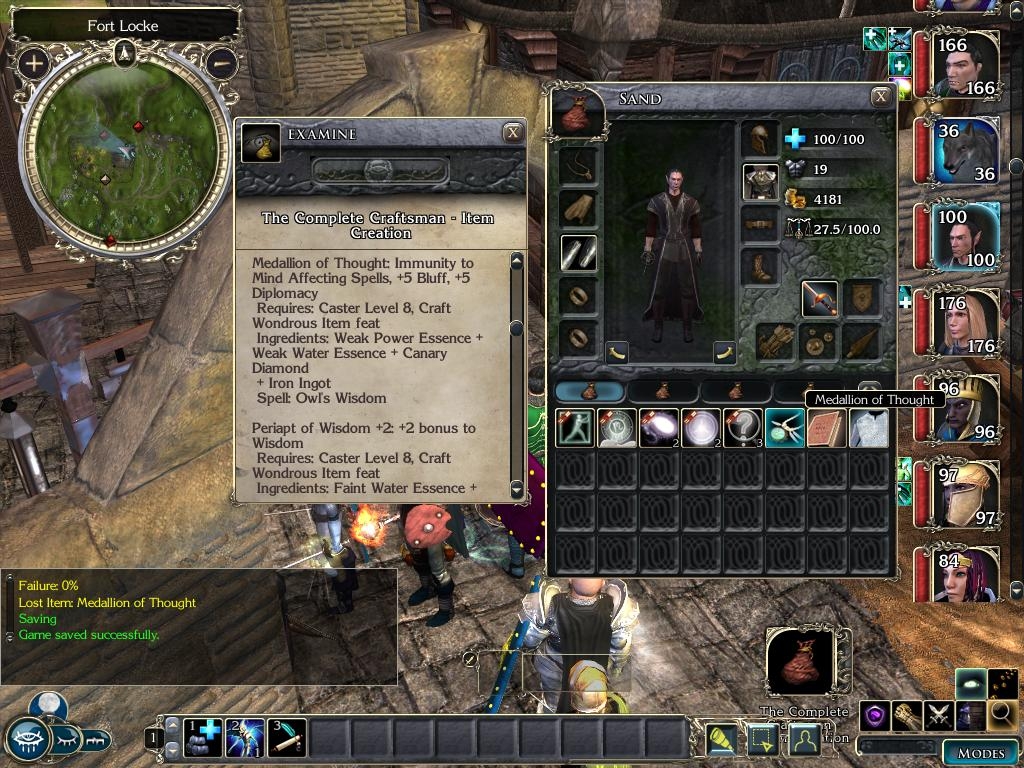Zoom out the minimap with minus button
The image size is (1024, 768).
coord(221,64)
